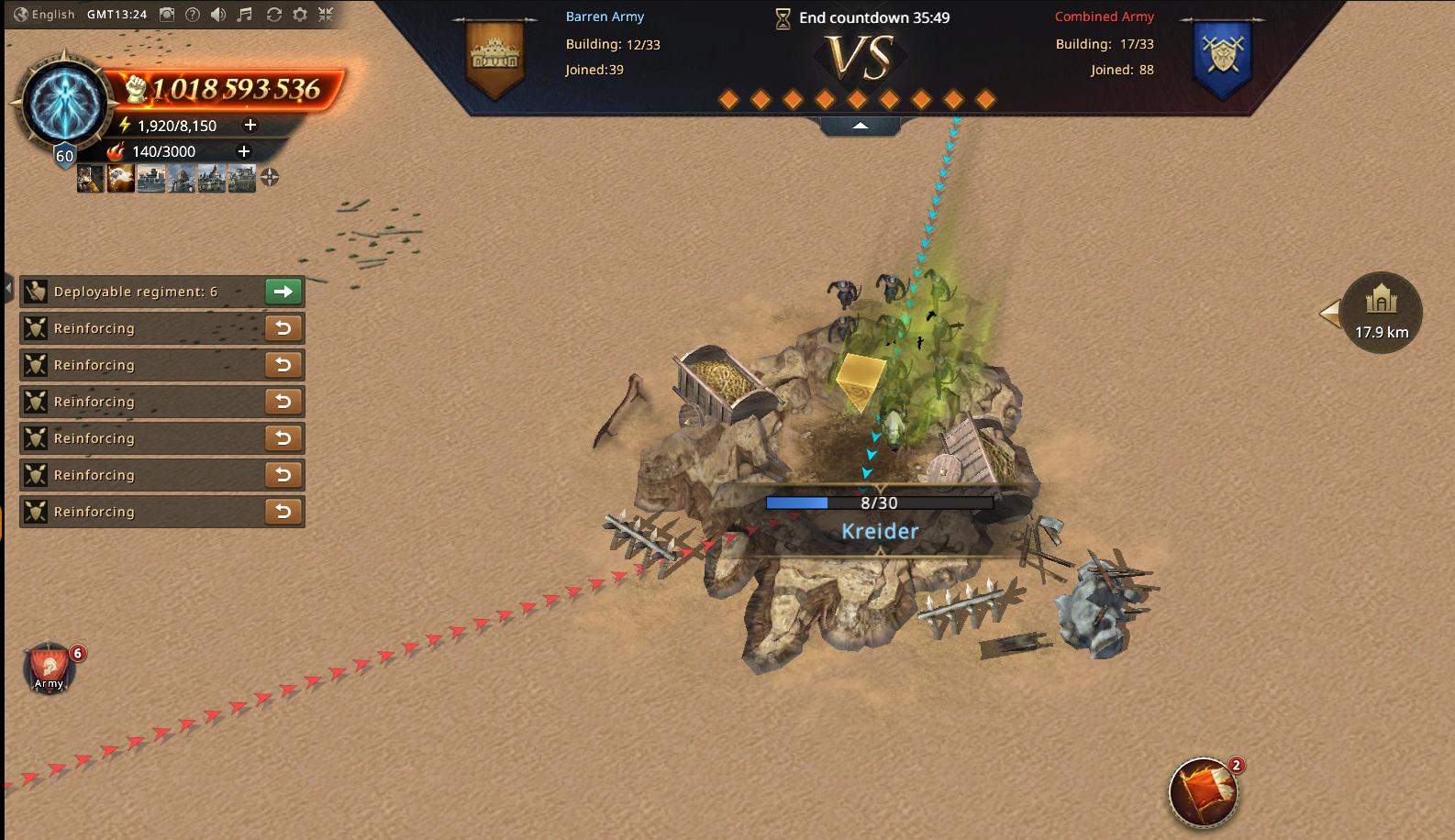Click the Deployable regiment green arrow

click(x=283, y=292)
